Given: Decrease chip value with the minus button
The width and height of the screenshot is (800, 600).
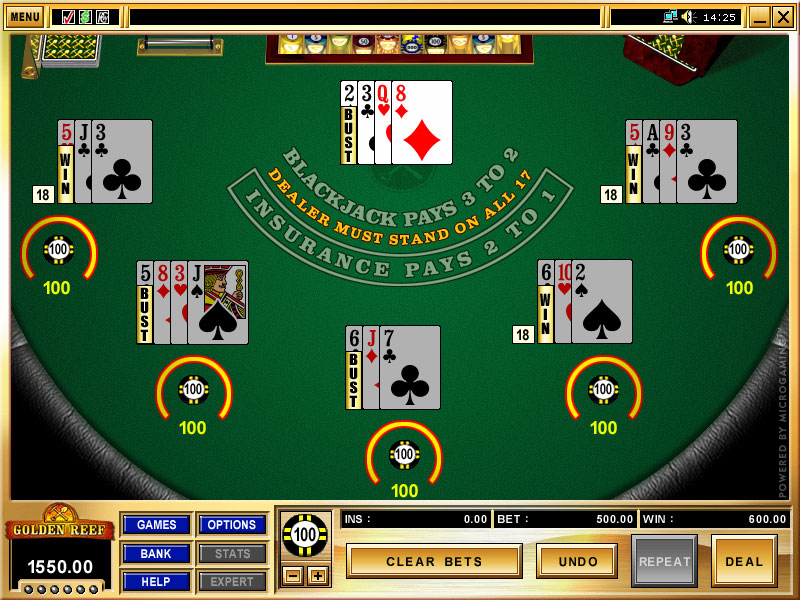Looking at the screenshot, I should [x=292, y=576].
